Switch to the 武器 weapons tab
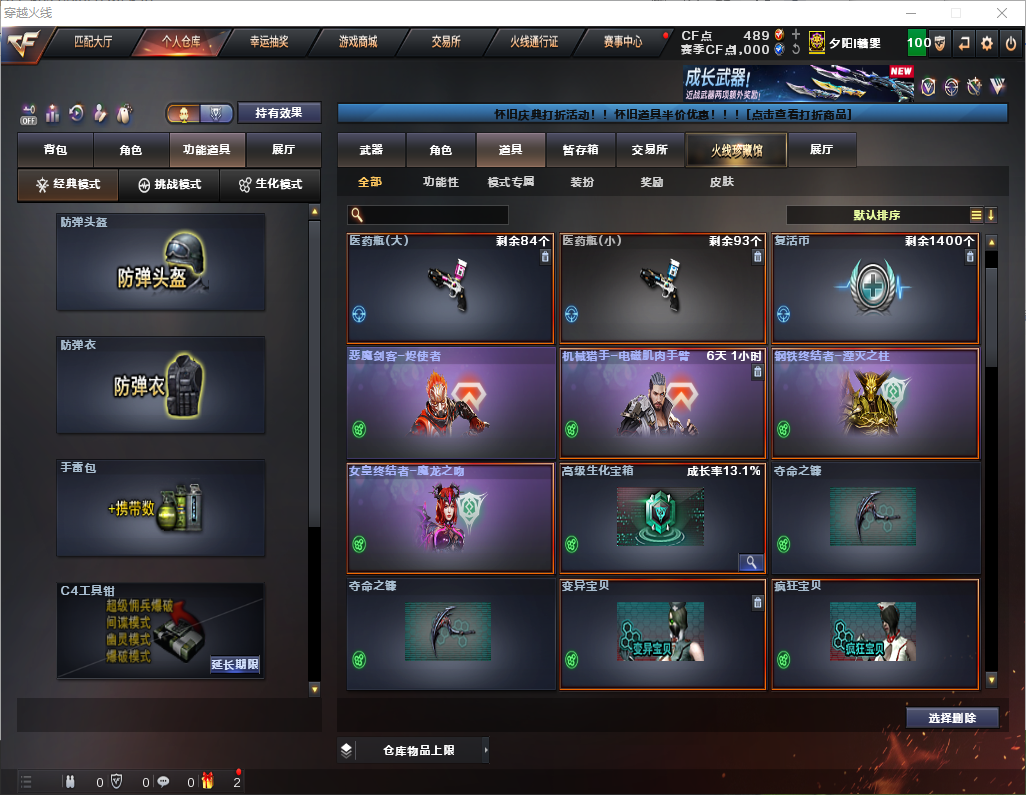This screenshot has width=1026, height=795. 371,150
